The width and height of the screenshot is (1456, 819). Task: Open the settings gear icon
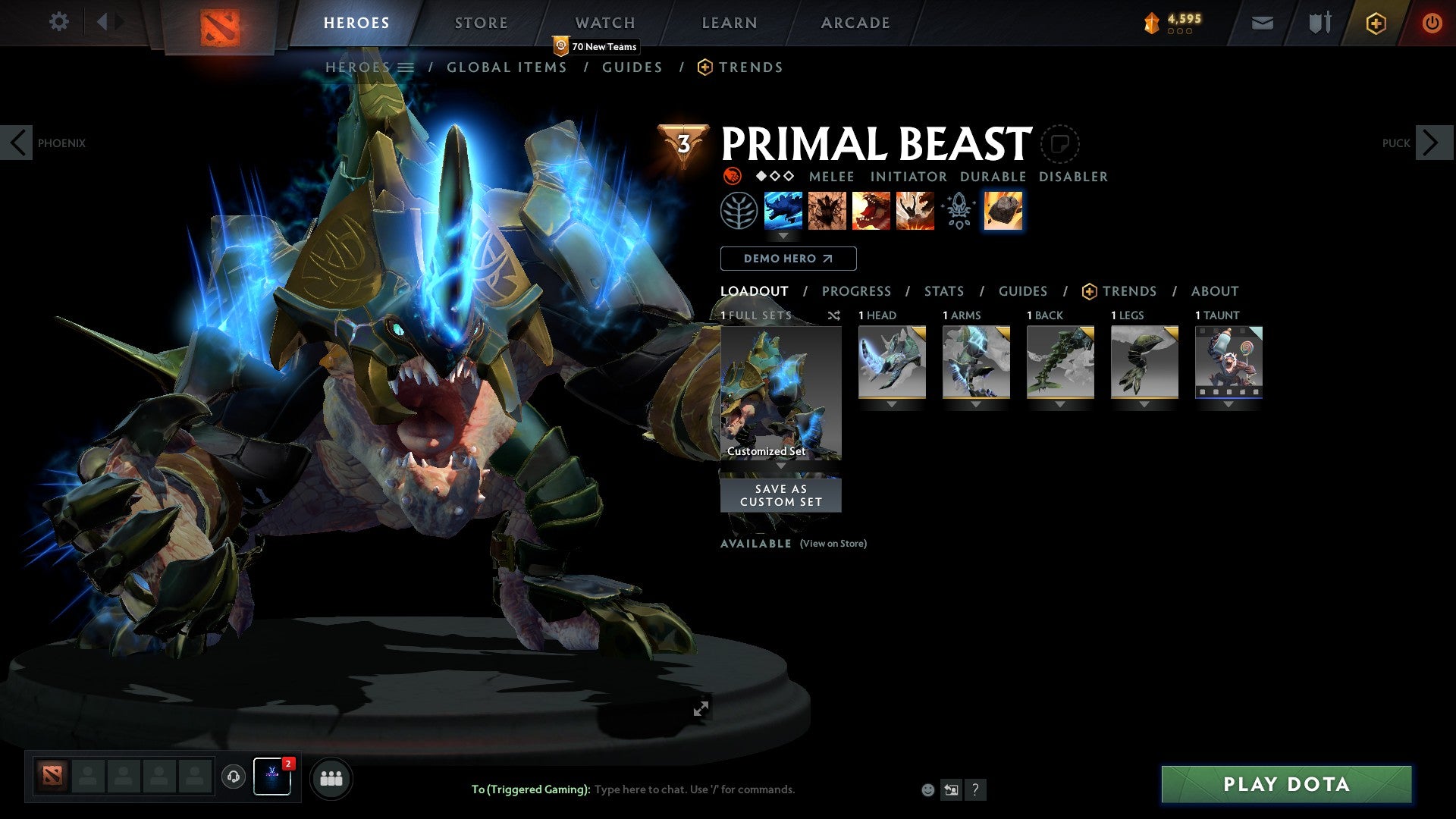point(58,21)
